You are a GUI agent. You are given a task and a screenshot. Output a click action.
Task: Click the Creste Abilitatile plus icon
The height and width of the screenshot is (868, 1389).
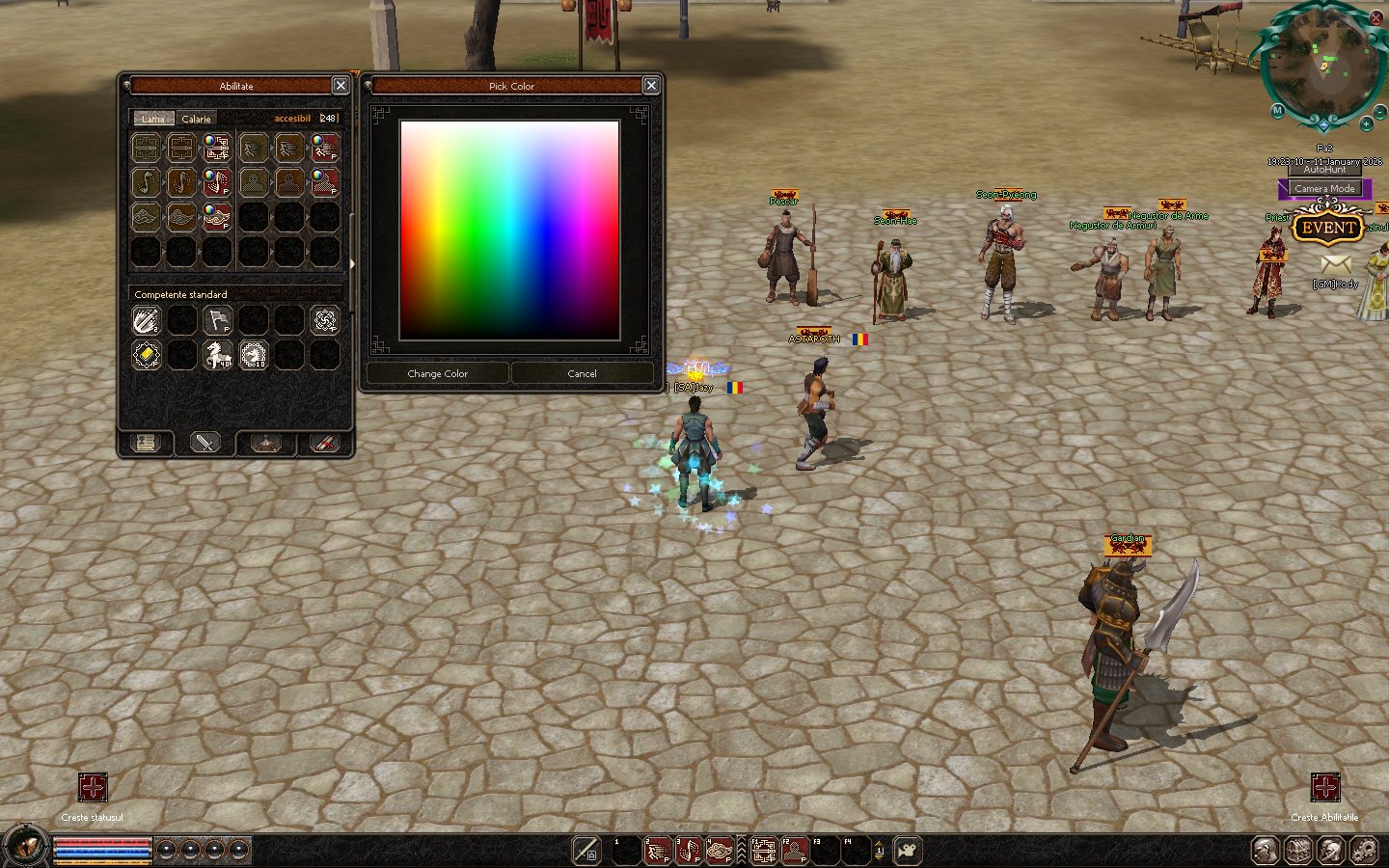tap(1325, 787)
